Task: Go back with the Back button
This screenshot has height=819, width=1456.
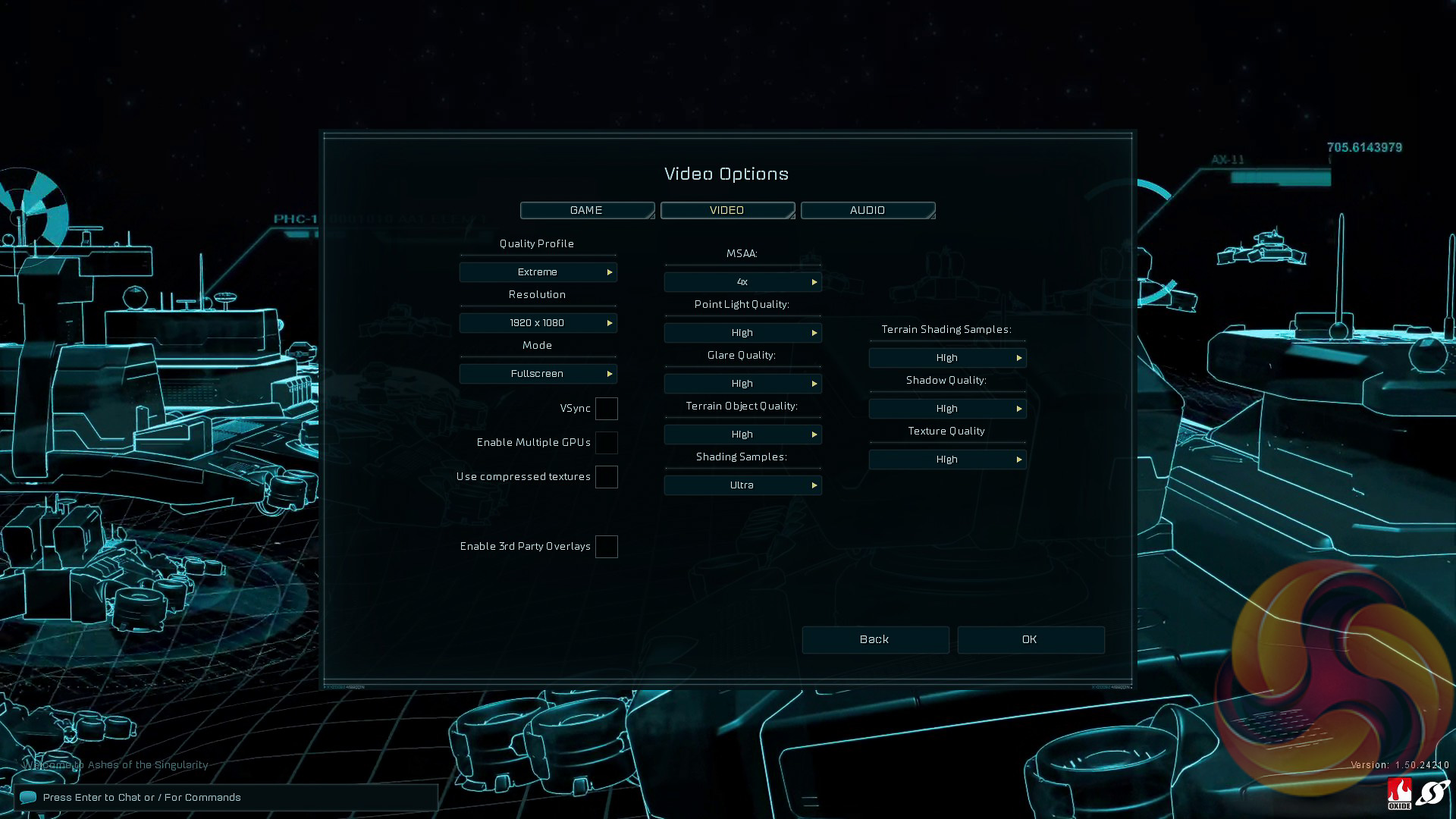Action: coord(875,640)
